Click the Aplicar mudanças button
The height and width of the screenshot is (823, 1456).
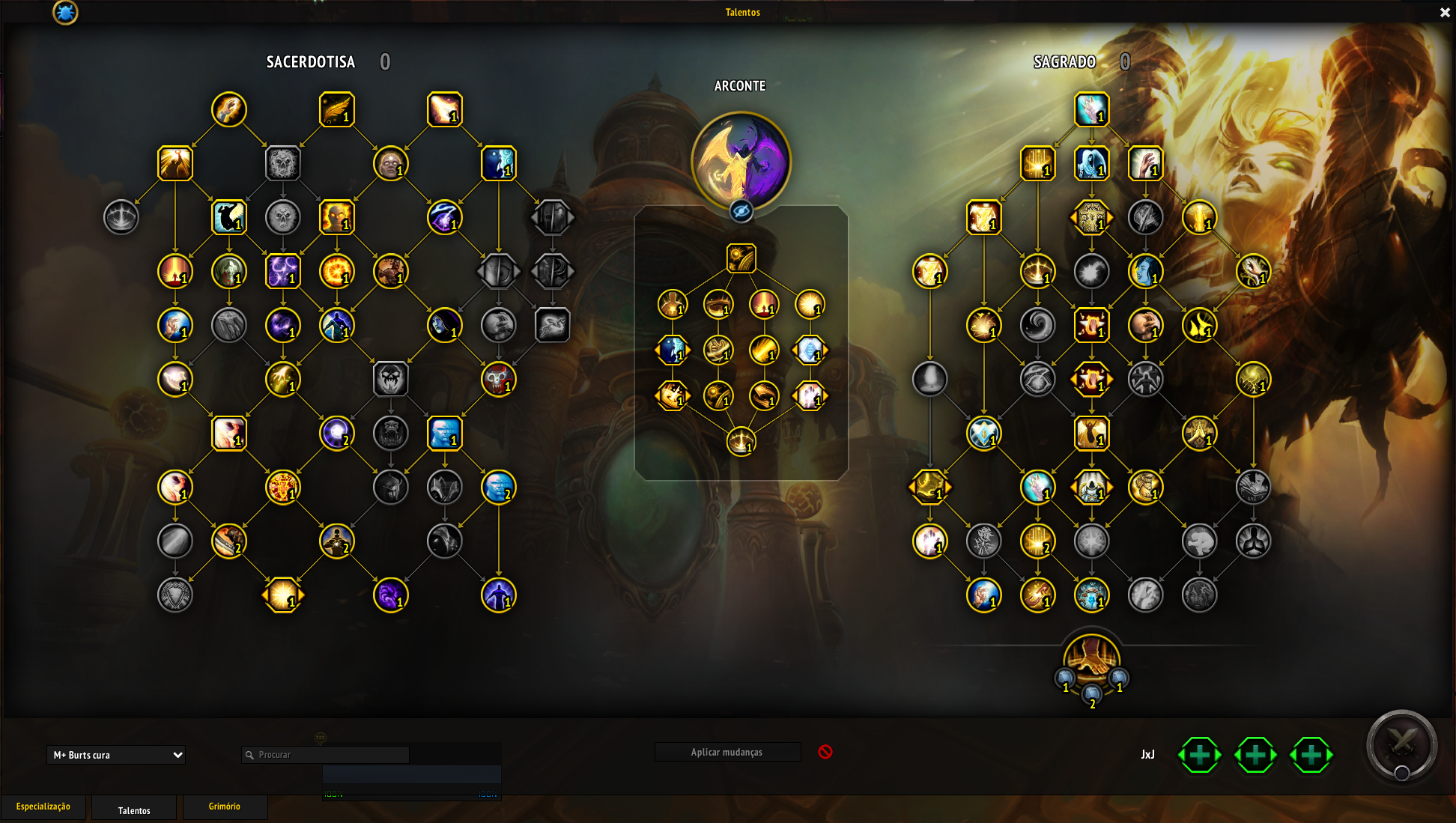click(727, 752)
